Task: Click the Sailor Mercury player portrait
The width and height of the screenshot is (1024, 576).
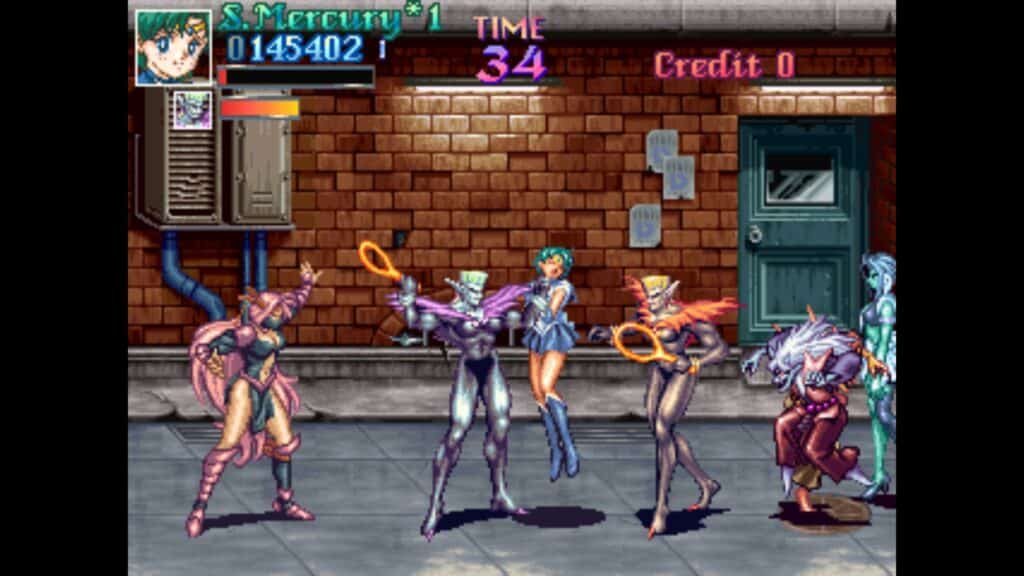Action: pos(173,47)
